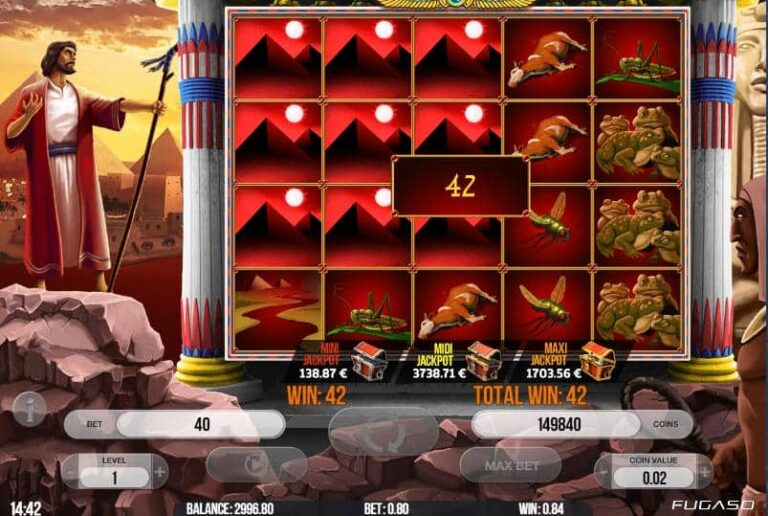This screenshot has width=768, height=516.
Task: Select the Maxi Jackpot chest
Action: tap(599, 359)
